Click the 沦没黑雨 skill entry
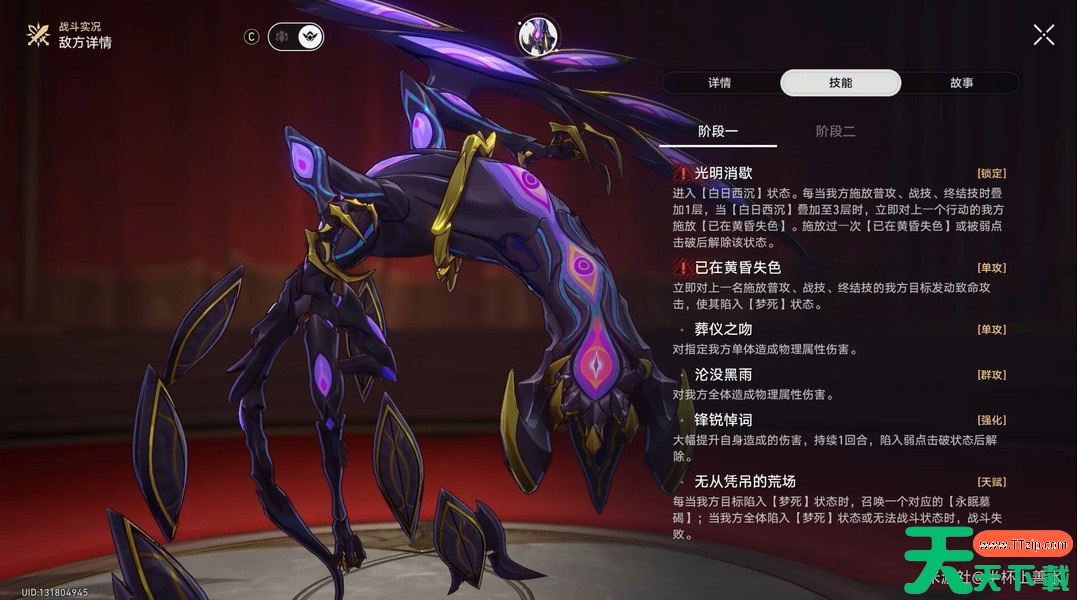Screen dimensions: 1077x600 (x=723, y=374)
